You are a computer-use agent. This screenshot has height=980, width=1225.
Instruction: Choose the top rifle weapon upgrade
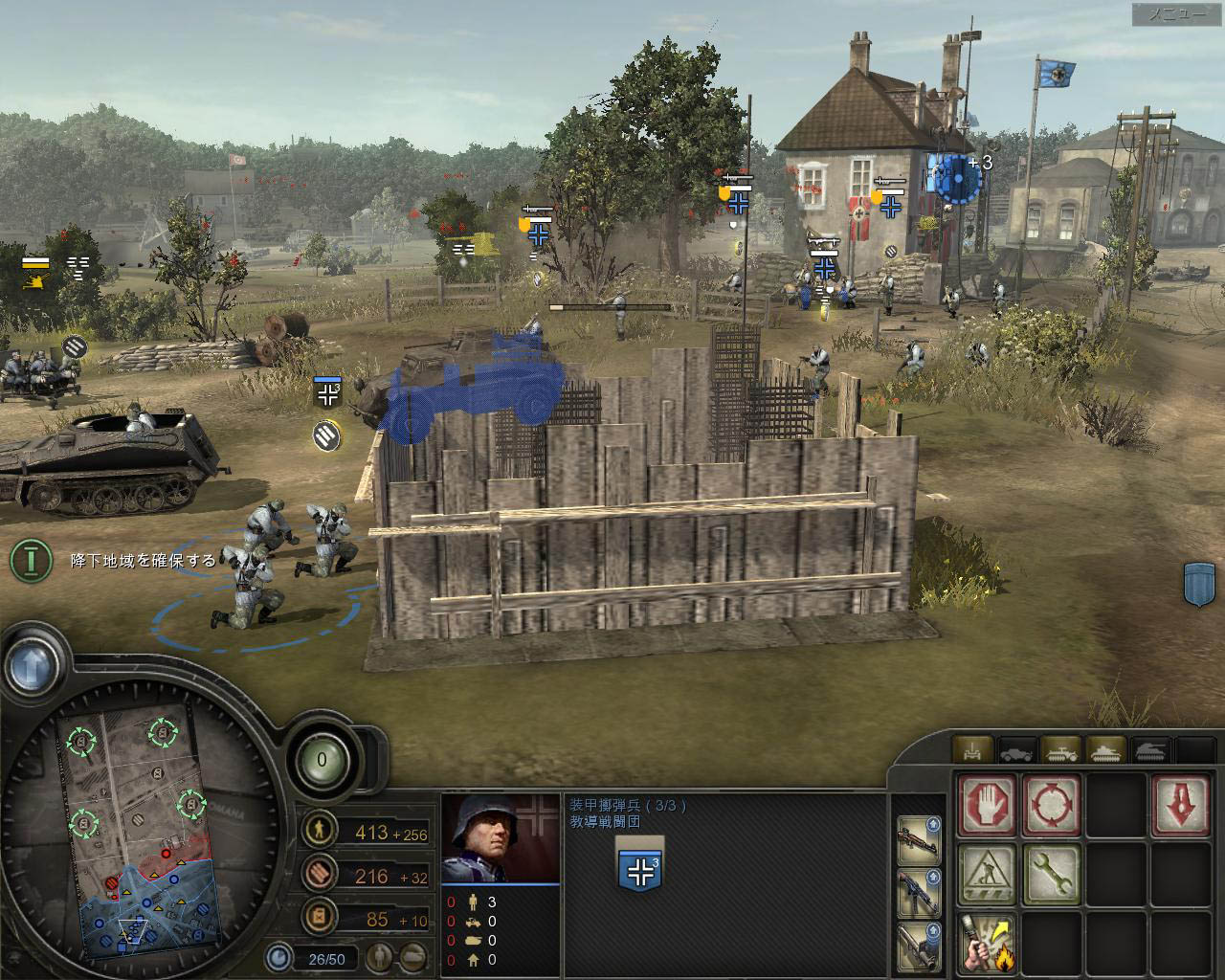tap(919, 840)
